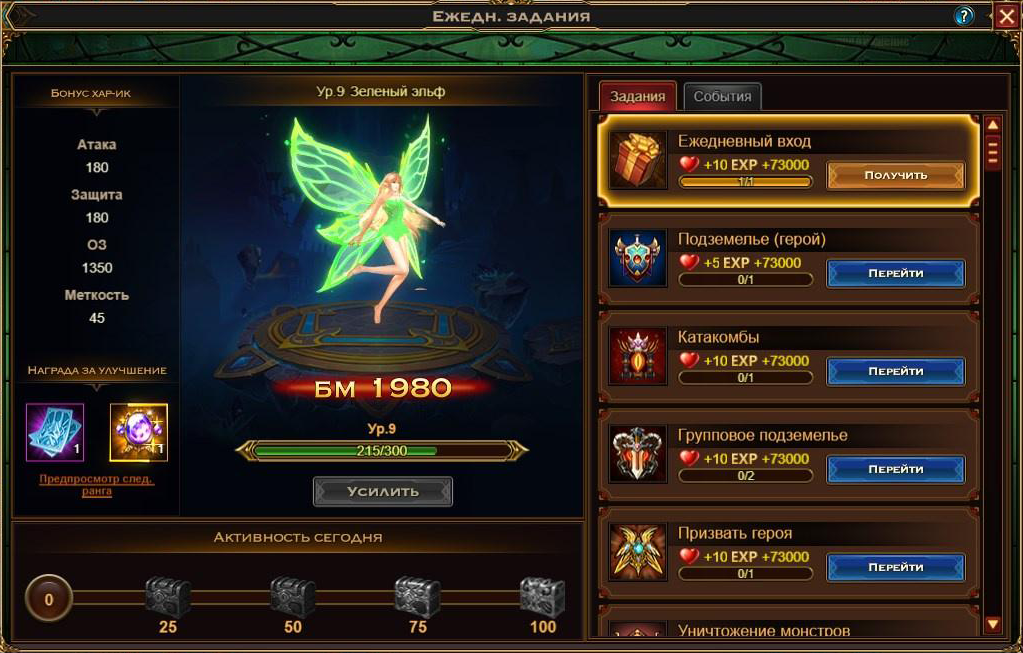Go to Подземелье (герой) task
The width and height of the screenshot is (1023, 653).
(x=895, y=273)
